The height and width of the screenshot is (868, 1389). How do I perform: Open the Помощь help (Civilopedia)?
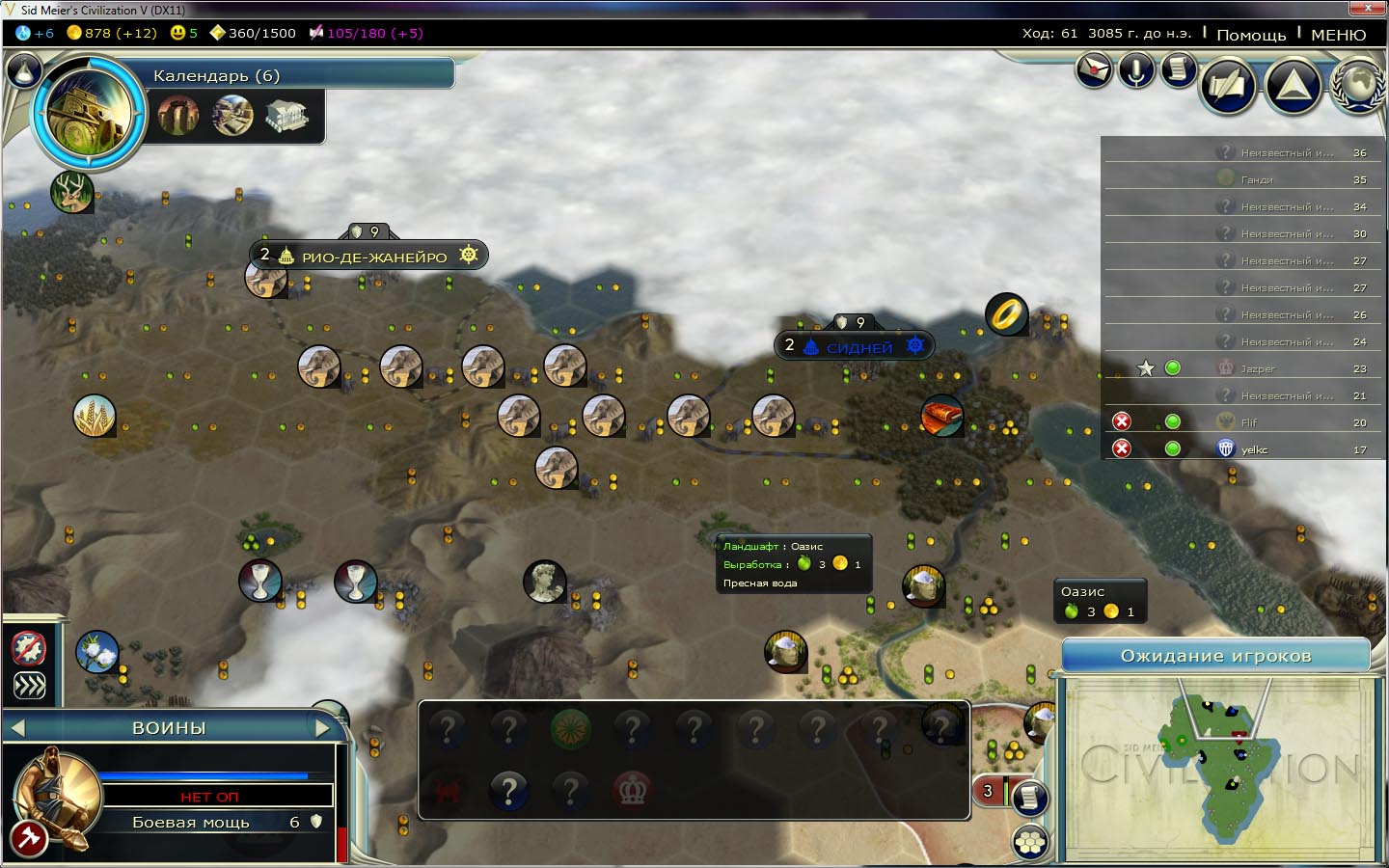tap(1251, 35)
